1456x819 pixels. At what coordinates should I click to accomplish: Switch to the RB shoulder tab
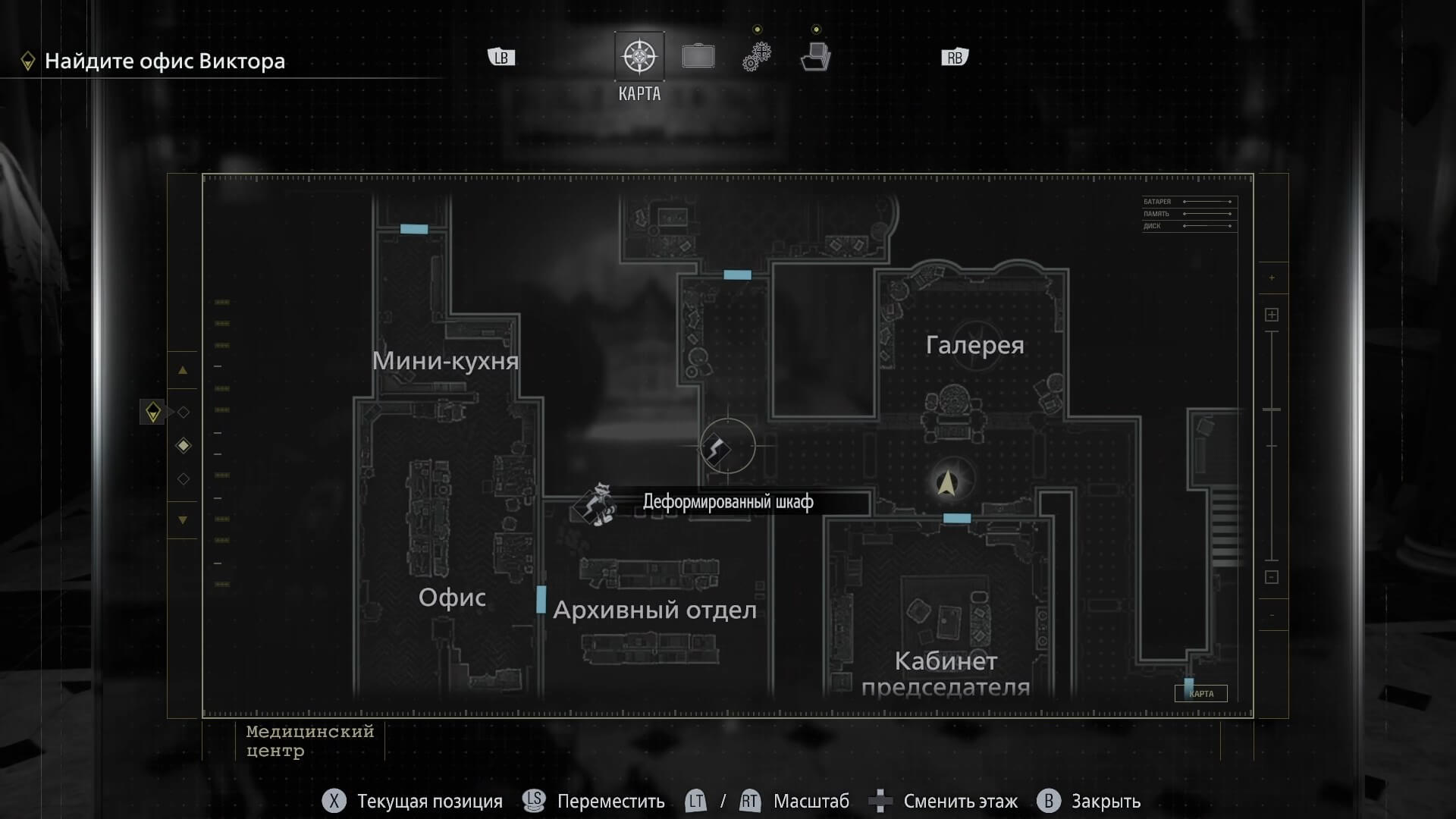point(954,55)
